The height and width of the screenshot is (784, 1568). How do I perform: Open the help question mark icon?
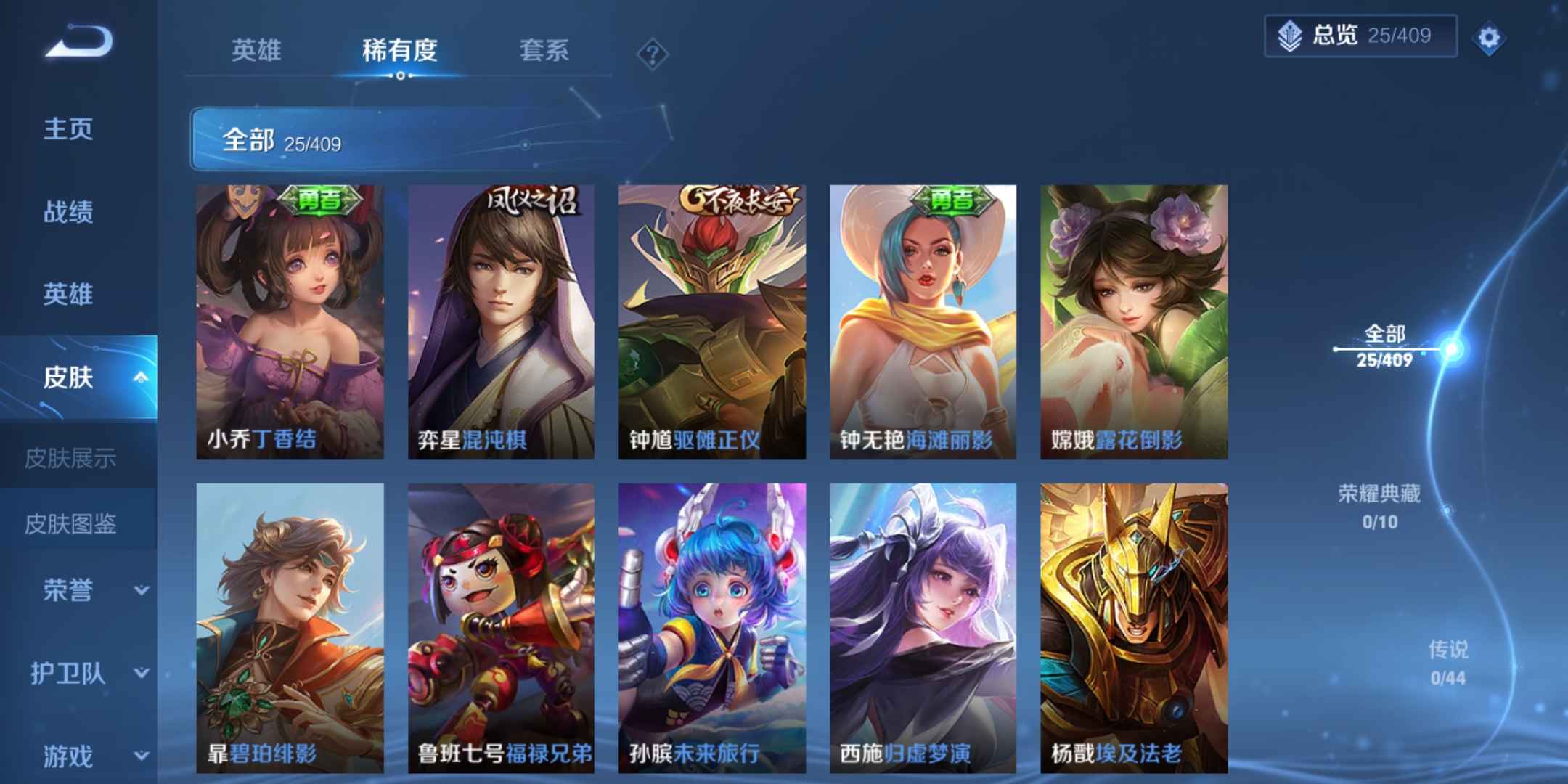click(653, 52)
